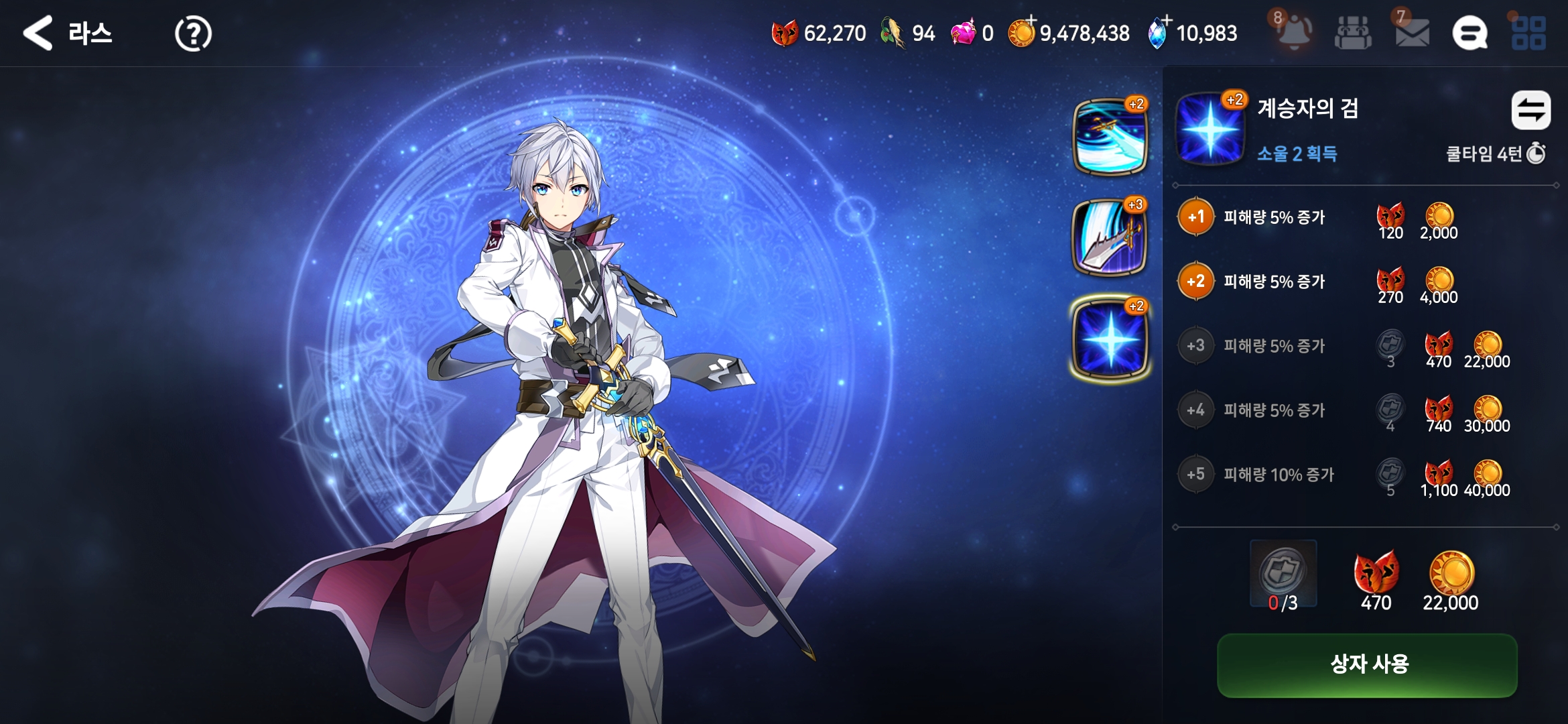
Task: Open the fortress icon in the top bar
Action: pyautogui.click(x=1353, y=33)
